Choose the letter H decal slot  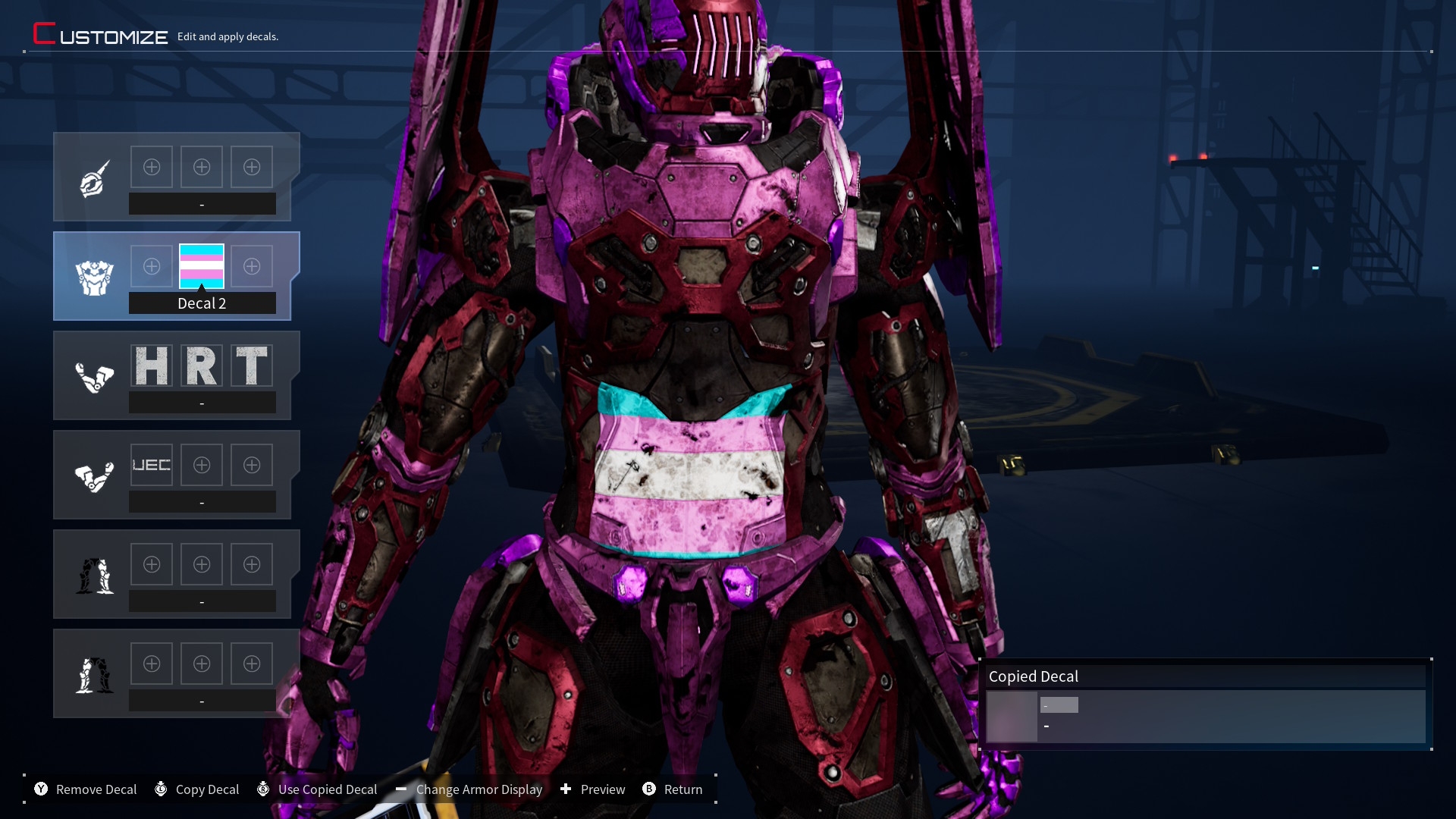pos(152,366)
